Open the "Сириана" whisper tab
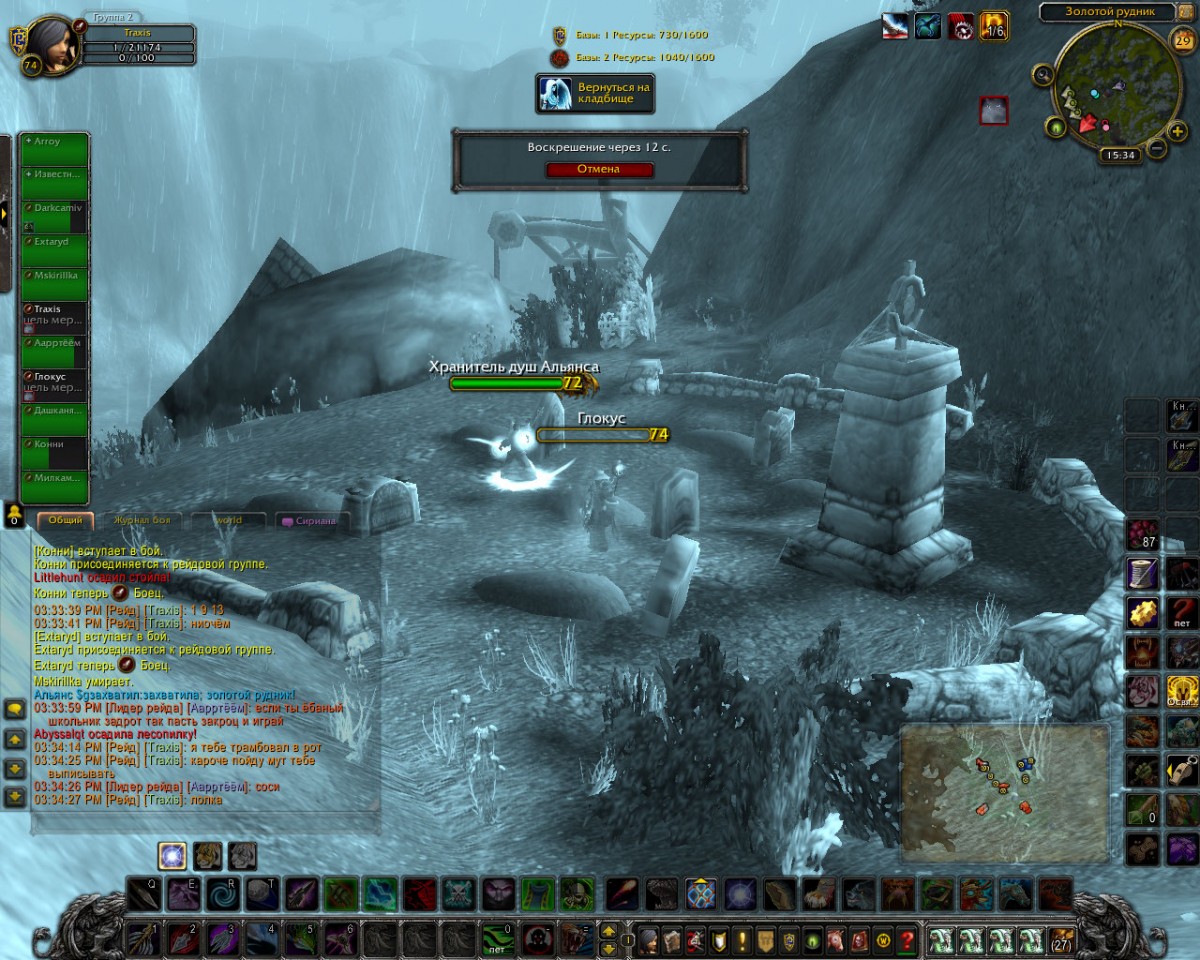Screen dimensions: 1200x960 click(310, 520)
